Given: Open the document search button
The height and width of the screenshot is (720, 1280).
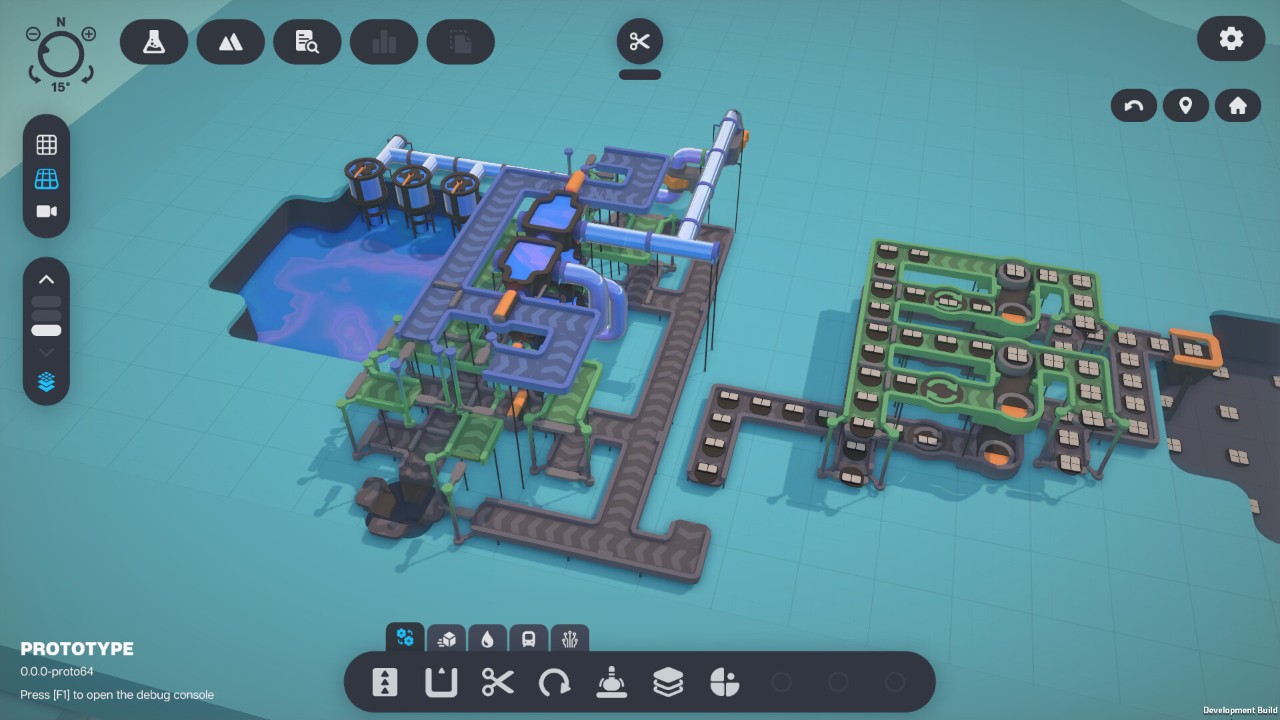Looking at the screenshot, I should 307,42.
